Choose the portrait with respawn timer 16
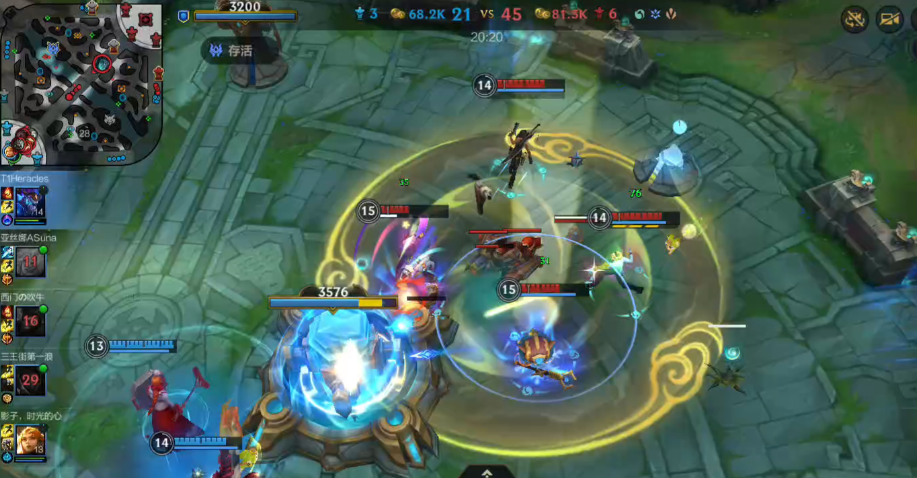Viewport: 917px width, 478px height. [30, 321]
